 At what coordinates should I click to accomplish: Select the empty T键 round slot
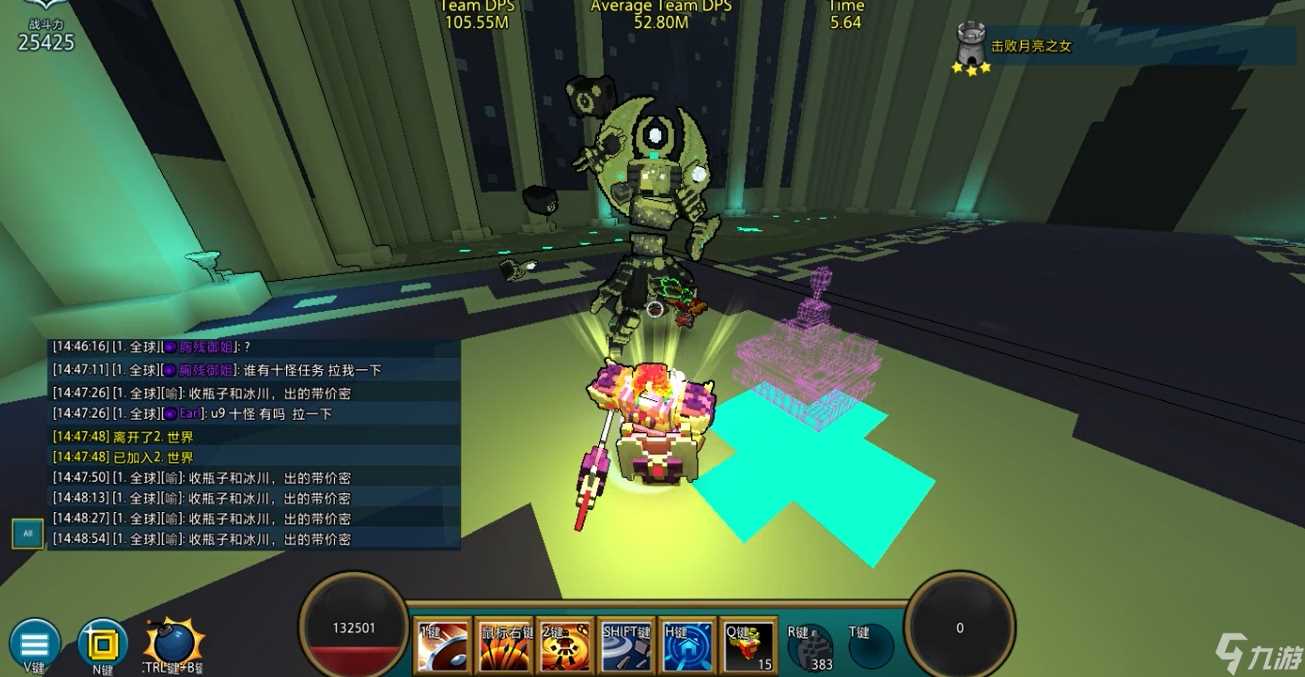(x=870, y=647)
